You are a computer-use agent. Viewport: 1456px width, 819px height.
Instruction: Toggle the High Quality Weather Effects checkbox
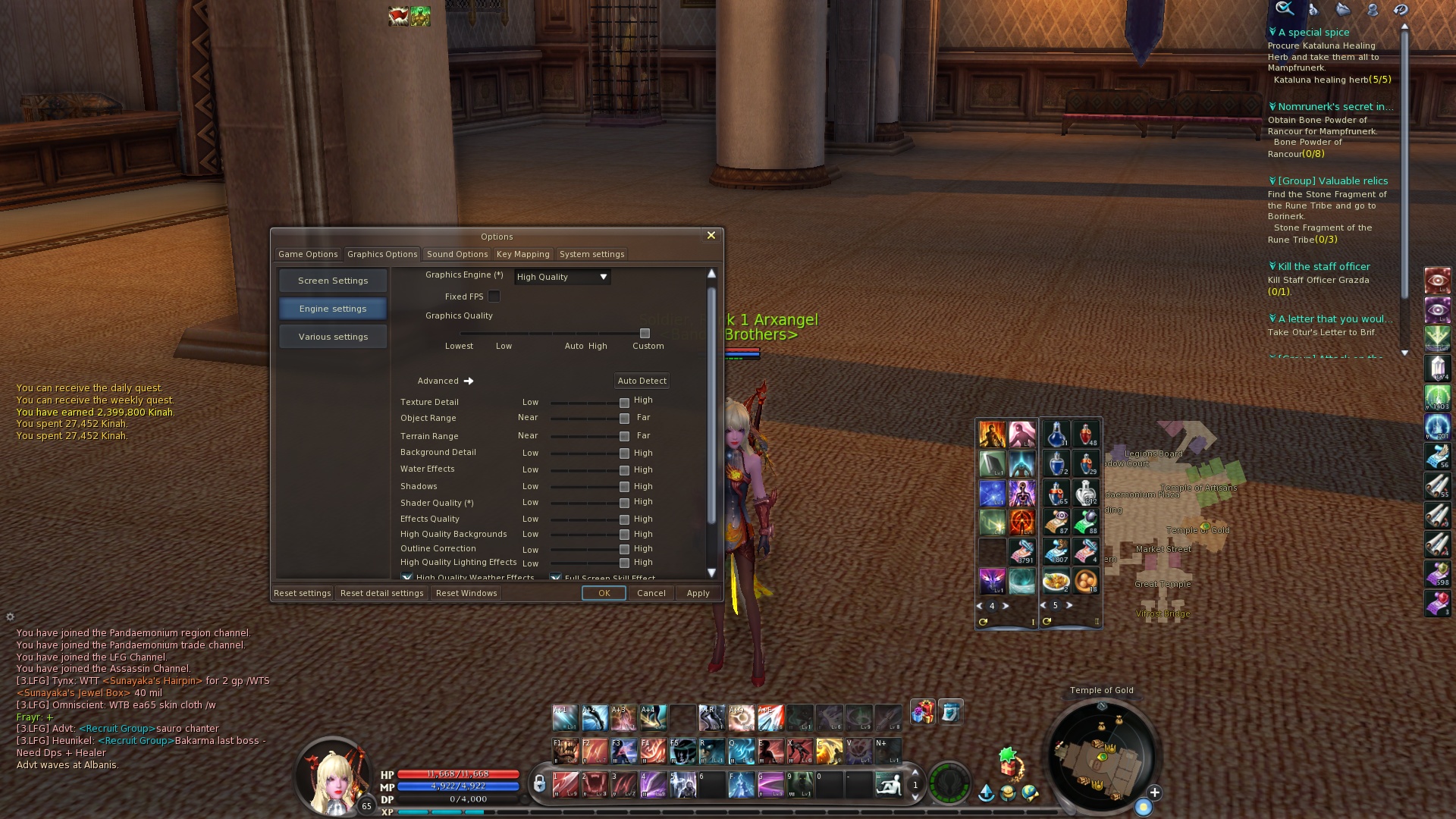407,578
